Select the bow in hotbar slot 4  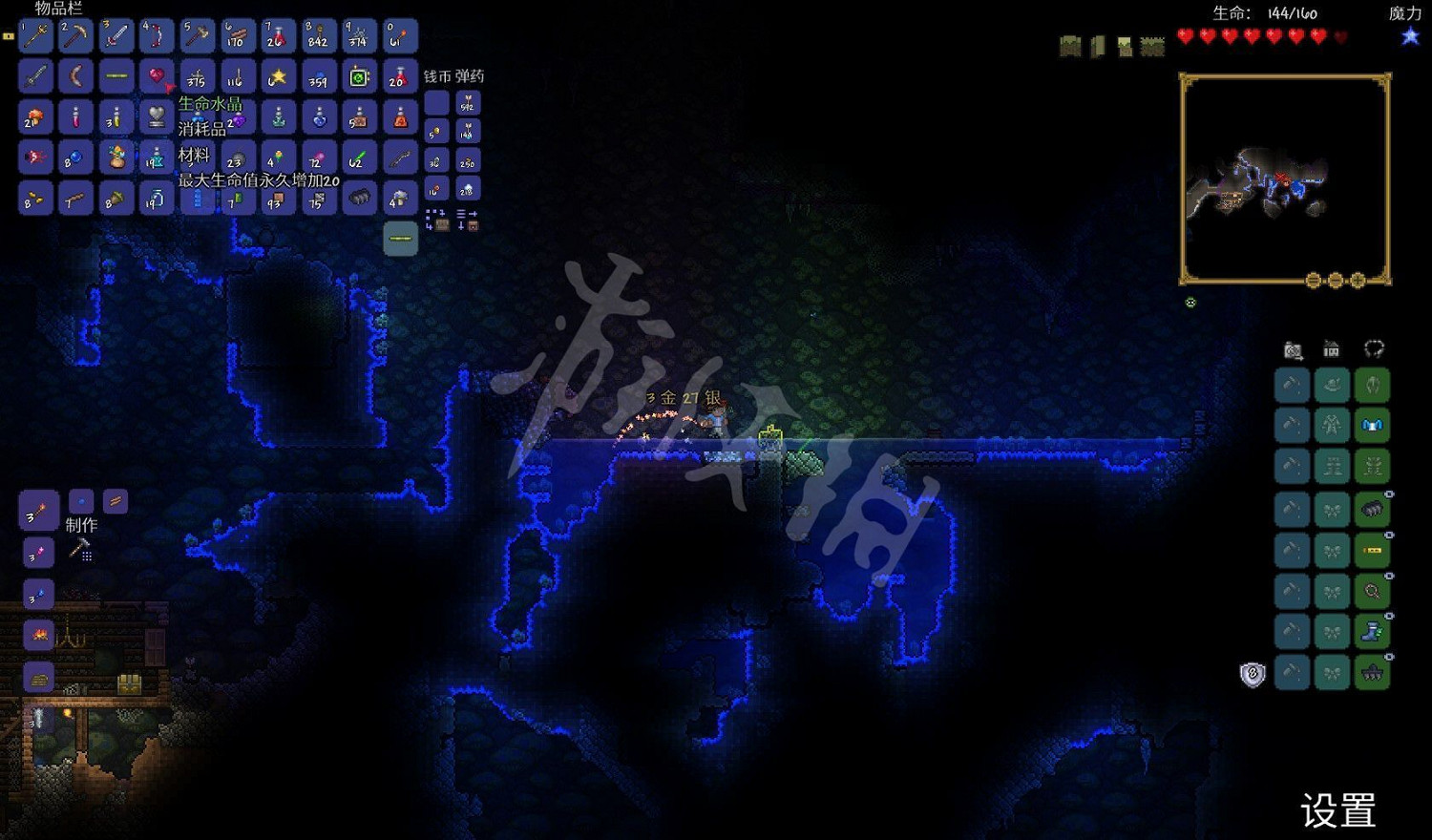click(156, 36)
